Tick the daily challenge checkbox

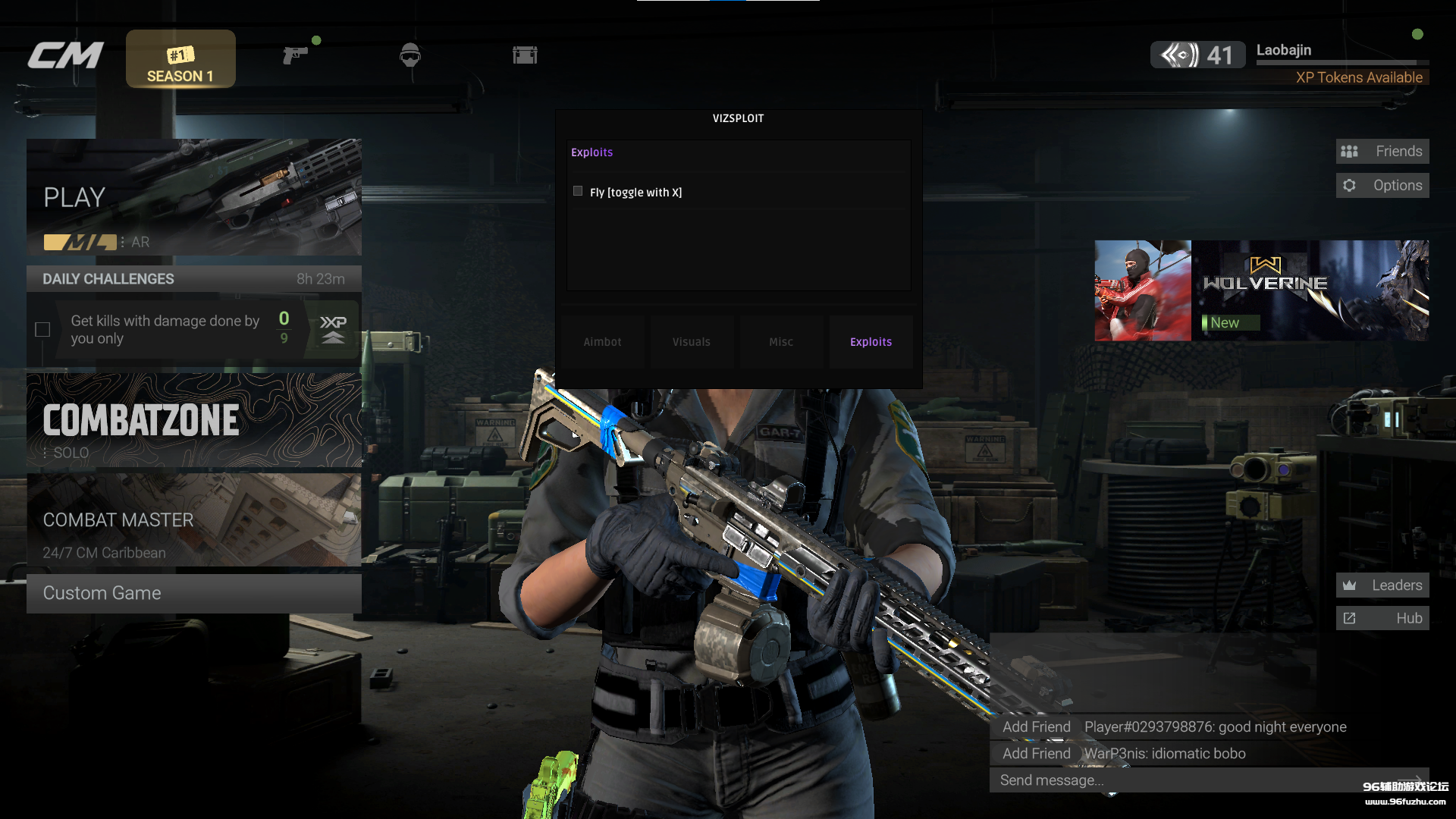tap(42, 330)
